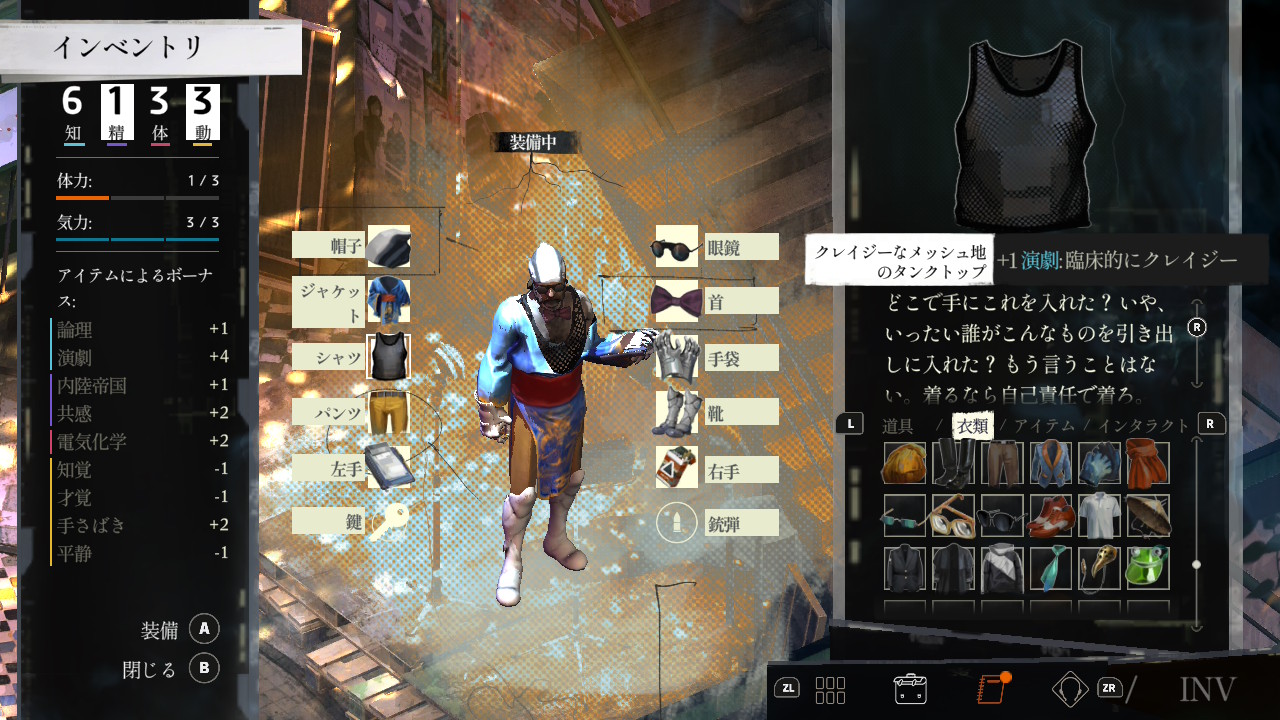Select the equipped armored gauntlets glove slot
The image size is (1280, 720).
[676, 357]
